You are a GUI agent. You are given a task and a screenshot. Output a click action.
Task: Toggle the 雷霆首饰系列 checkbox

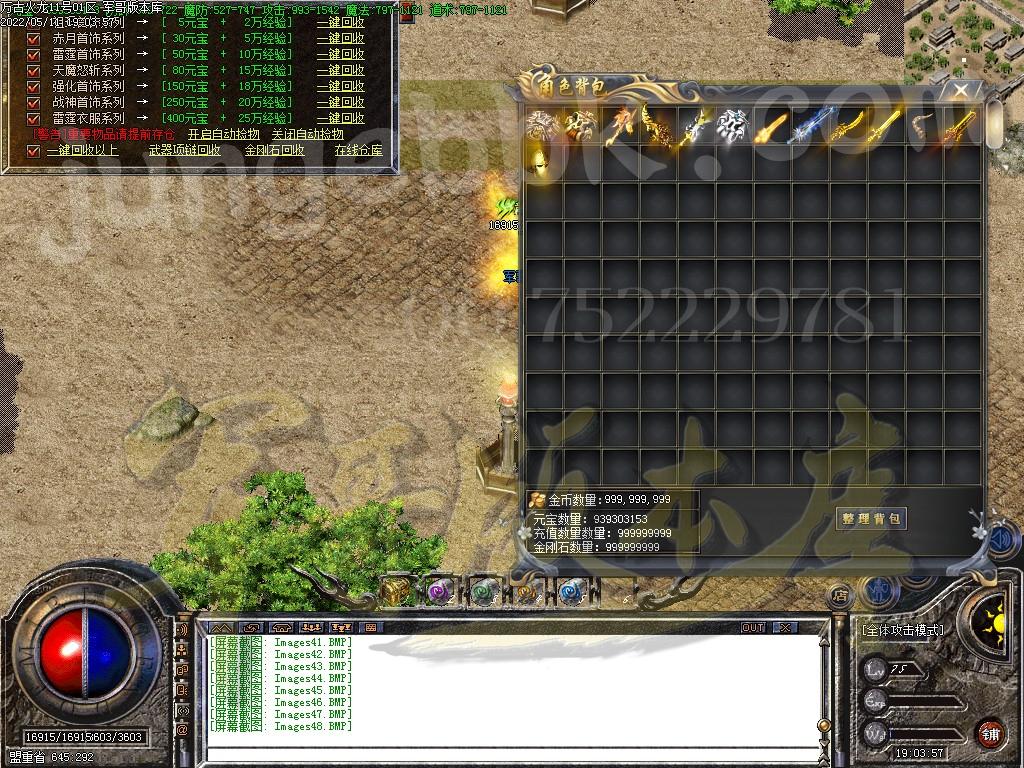click(33, 54)
